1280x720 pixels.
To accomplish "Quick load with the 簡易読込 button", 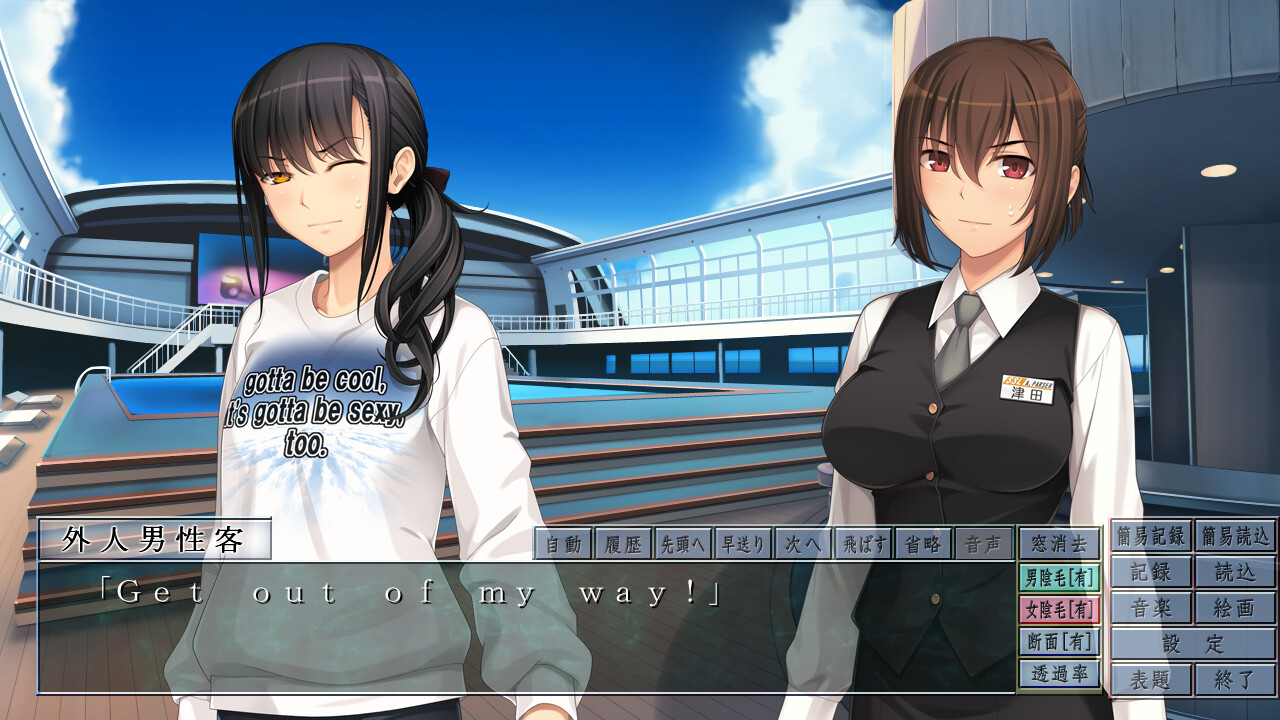I will pyautogui.click(x=1235, y=536).
